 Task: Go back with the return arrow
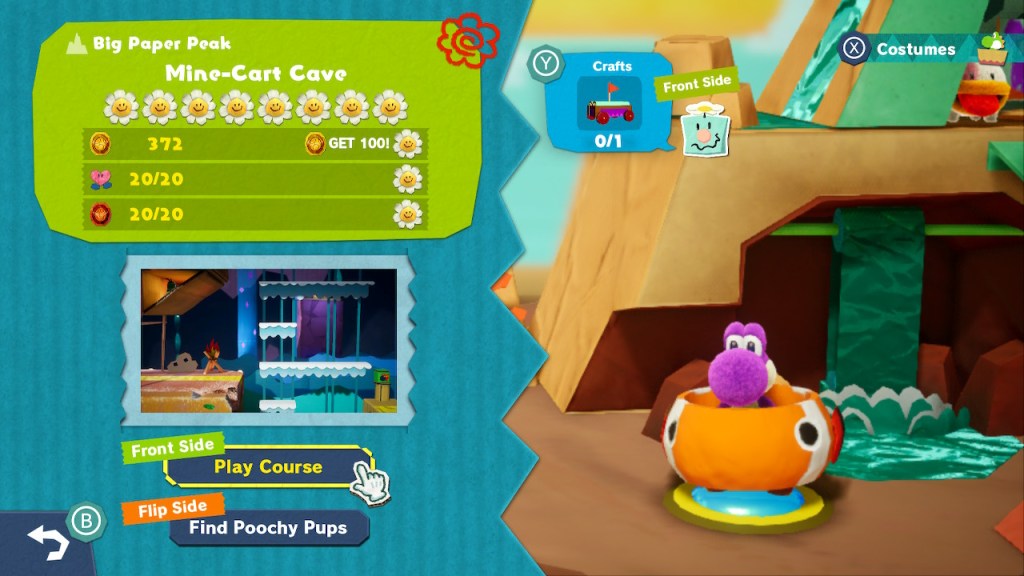tap(48, 542)
